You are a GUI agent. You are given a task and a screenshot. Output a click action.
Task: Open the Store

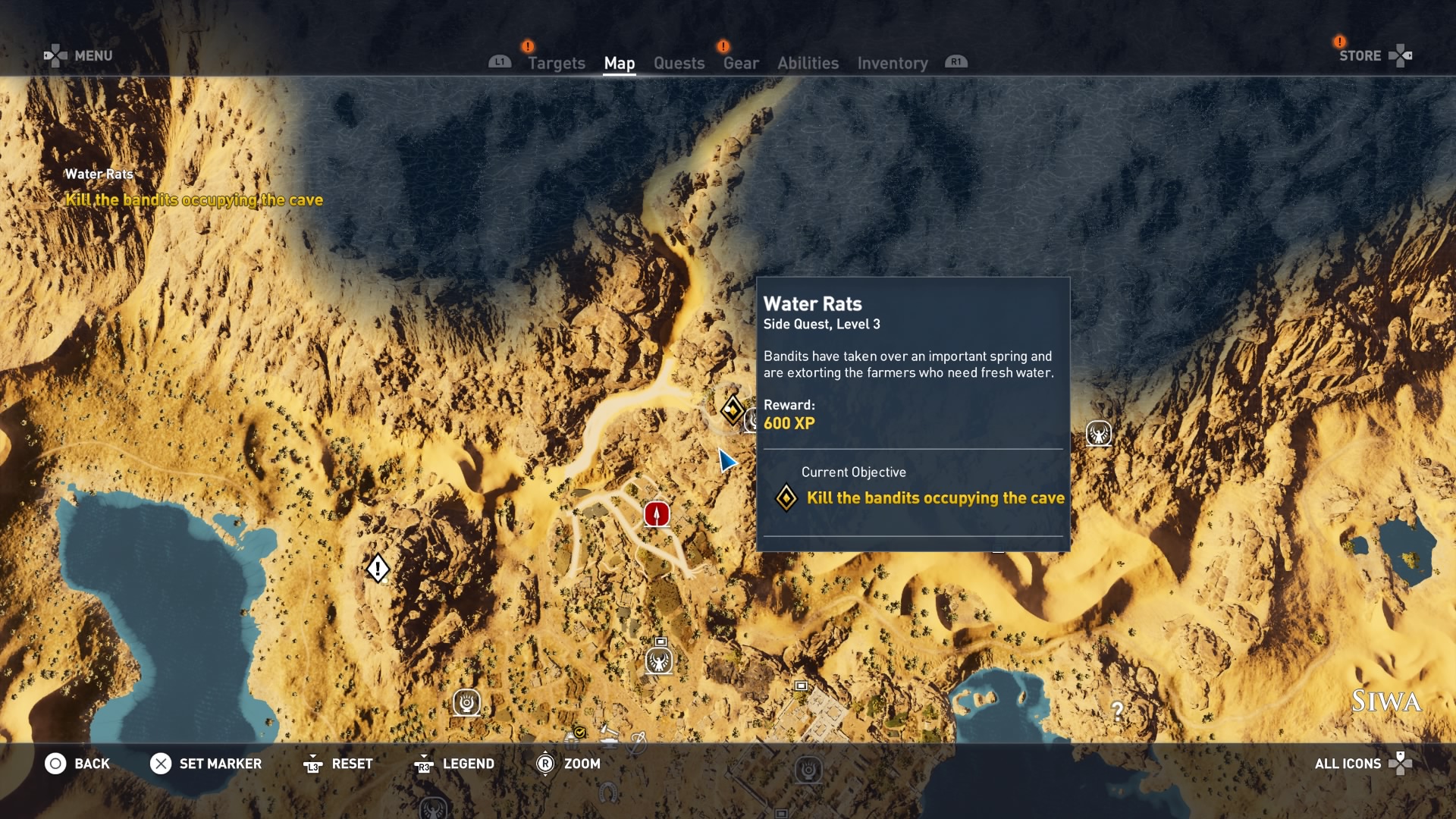1360,55
